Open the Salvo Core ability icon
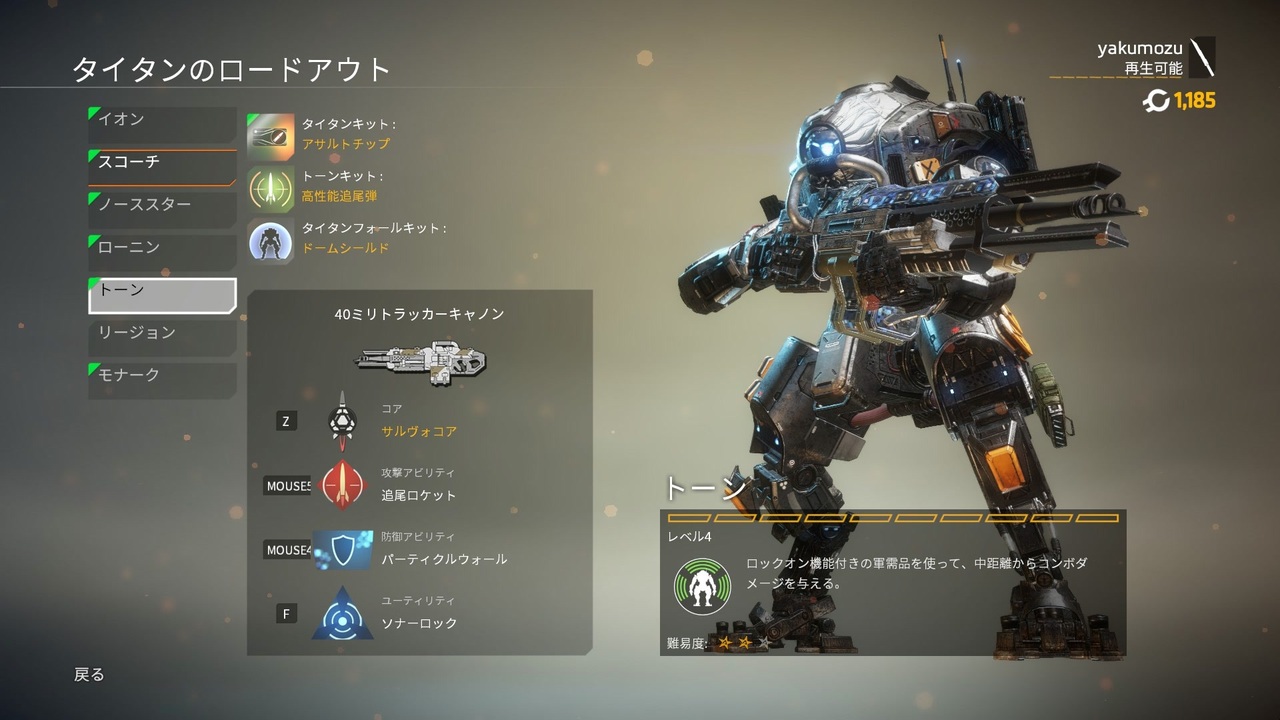The height and width of the screenshot is (720, 1280). 341,421
